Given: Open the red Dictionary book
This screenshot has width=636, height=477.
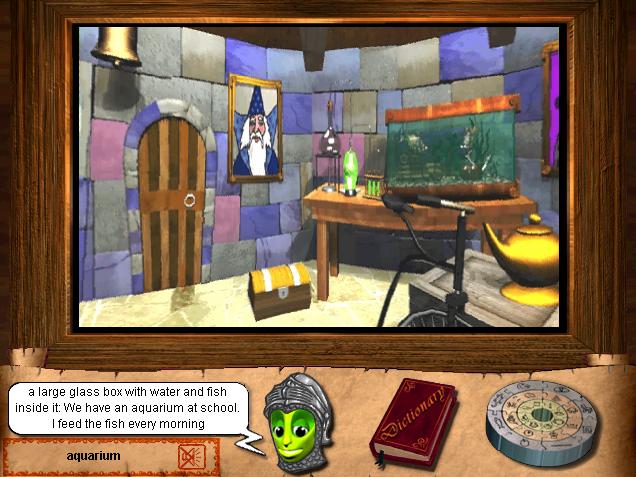Looking at the screenshot, I should click(412, 423).
